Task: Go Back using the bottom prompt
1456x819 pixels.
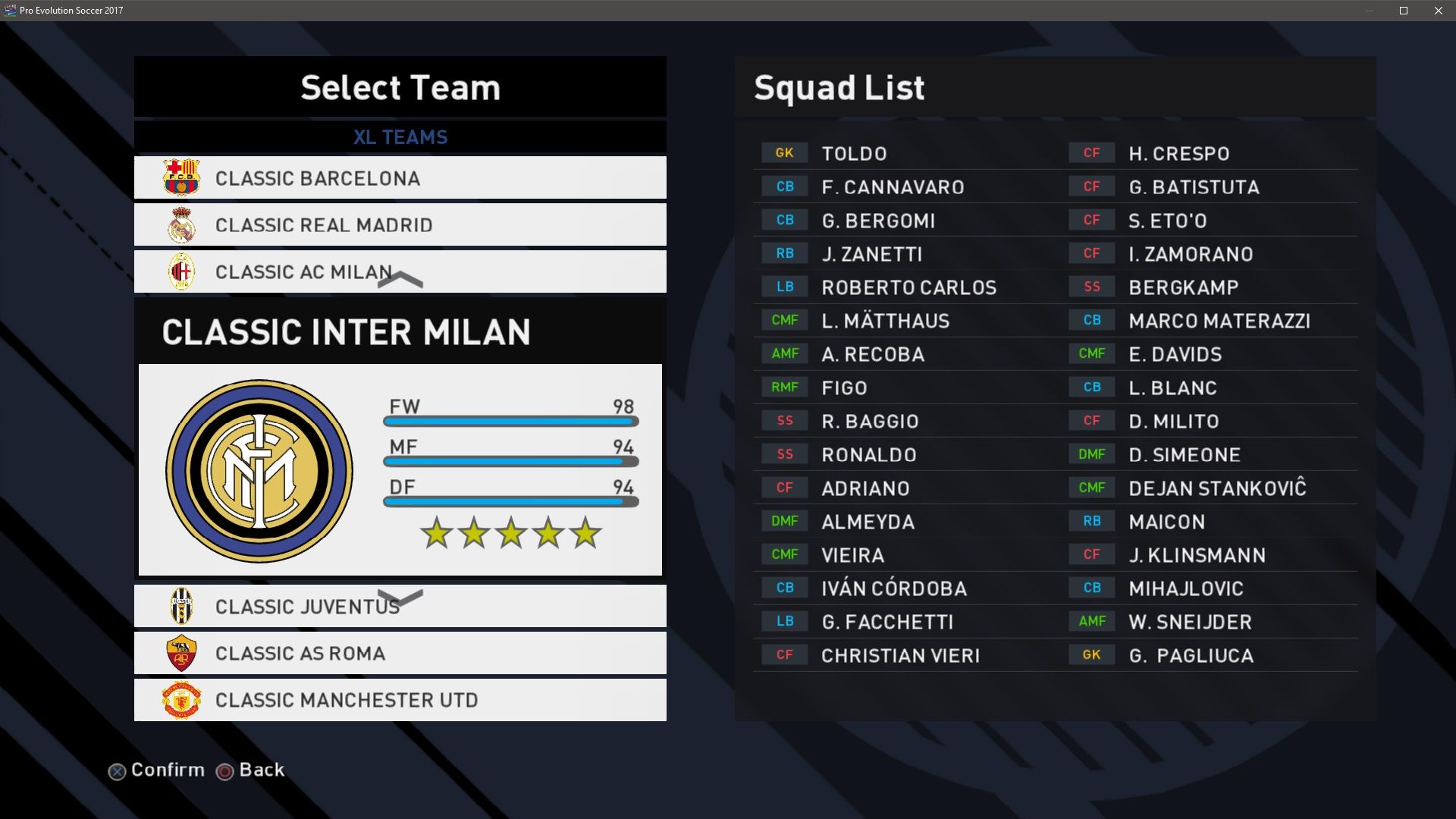Action: (261, 770)
